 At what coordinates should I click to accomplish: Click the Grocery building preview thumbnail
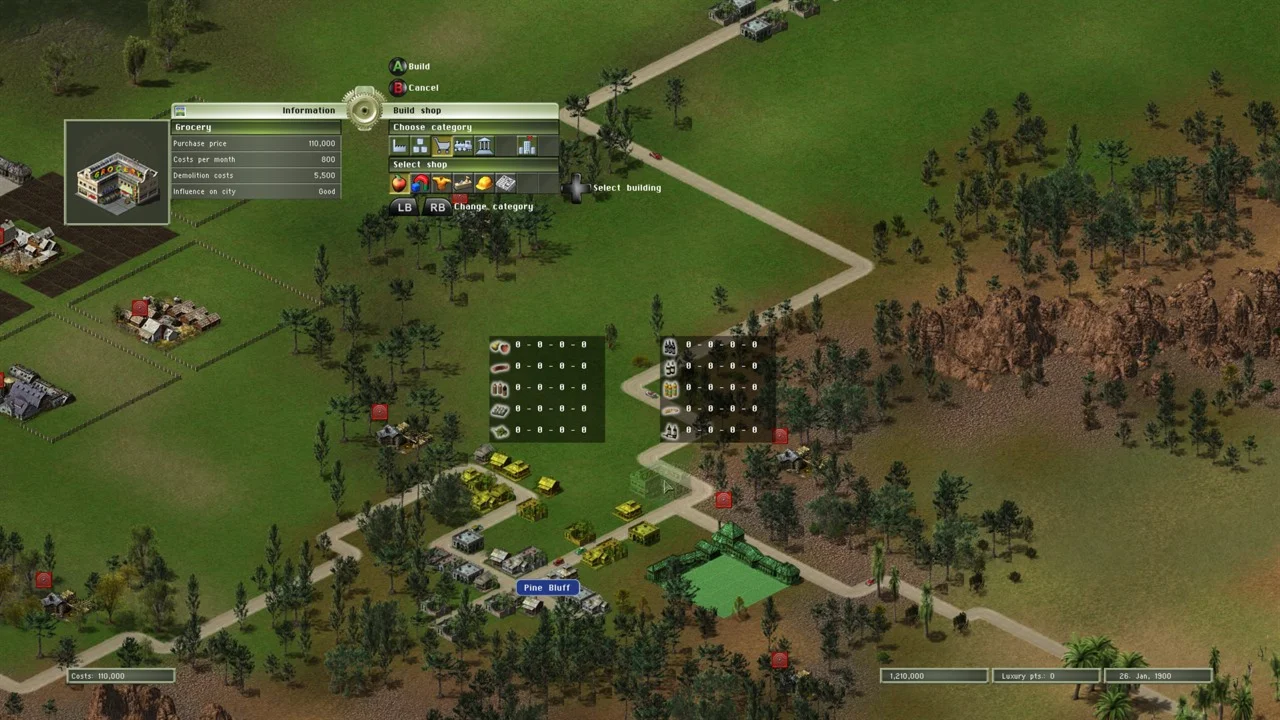pyautogui.click(x=117, y=172)
